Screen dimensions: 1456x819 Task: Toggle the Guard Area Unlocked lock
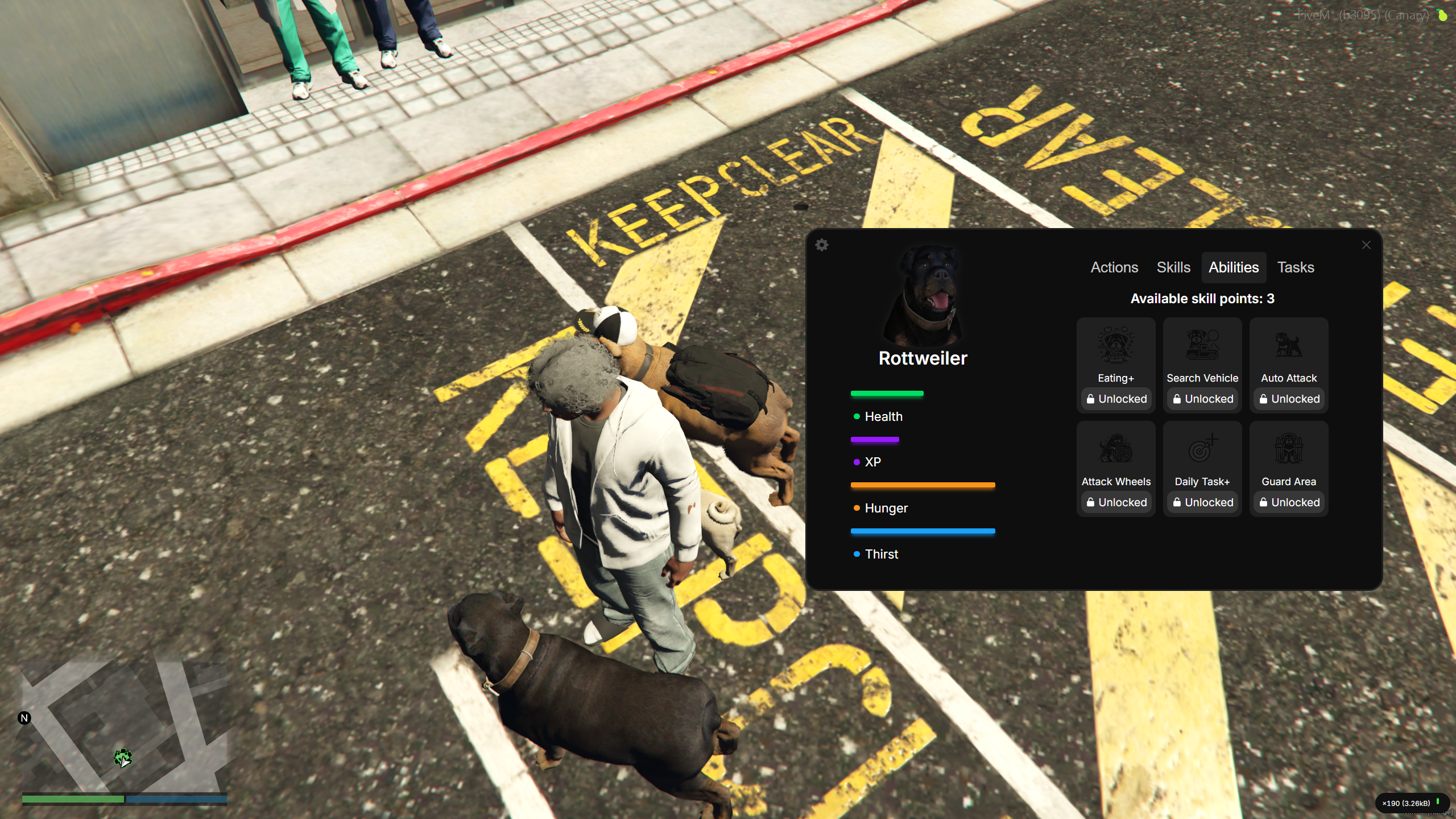[1289, 502]
